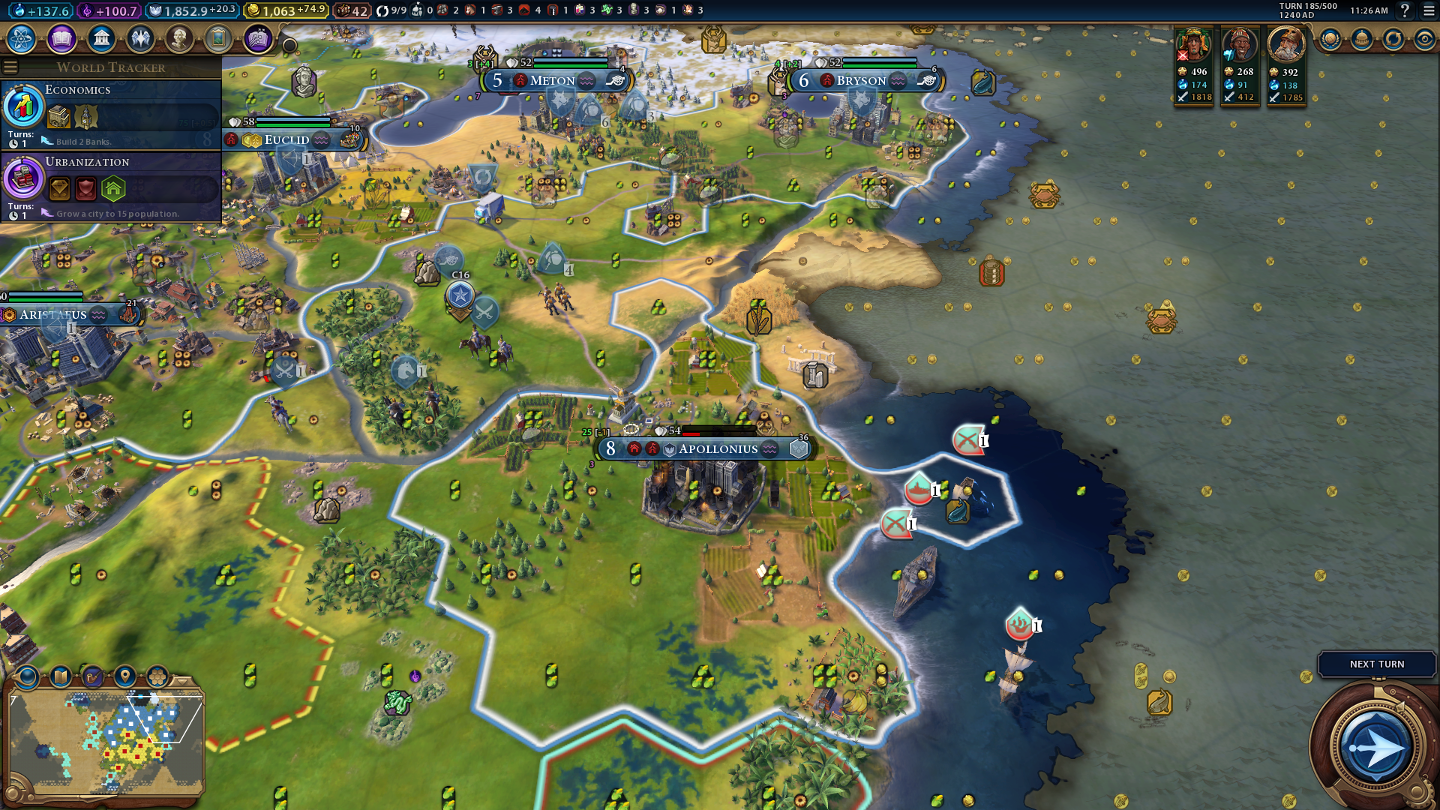Toggle the World Tracker options menu
This screenshot has height=810, width=1440.
click(10, 67)
